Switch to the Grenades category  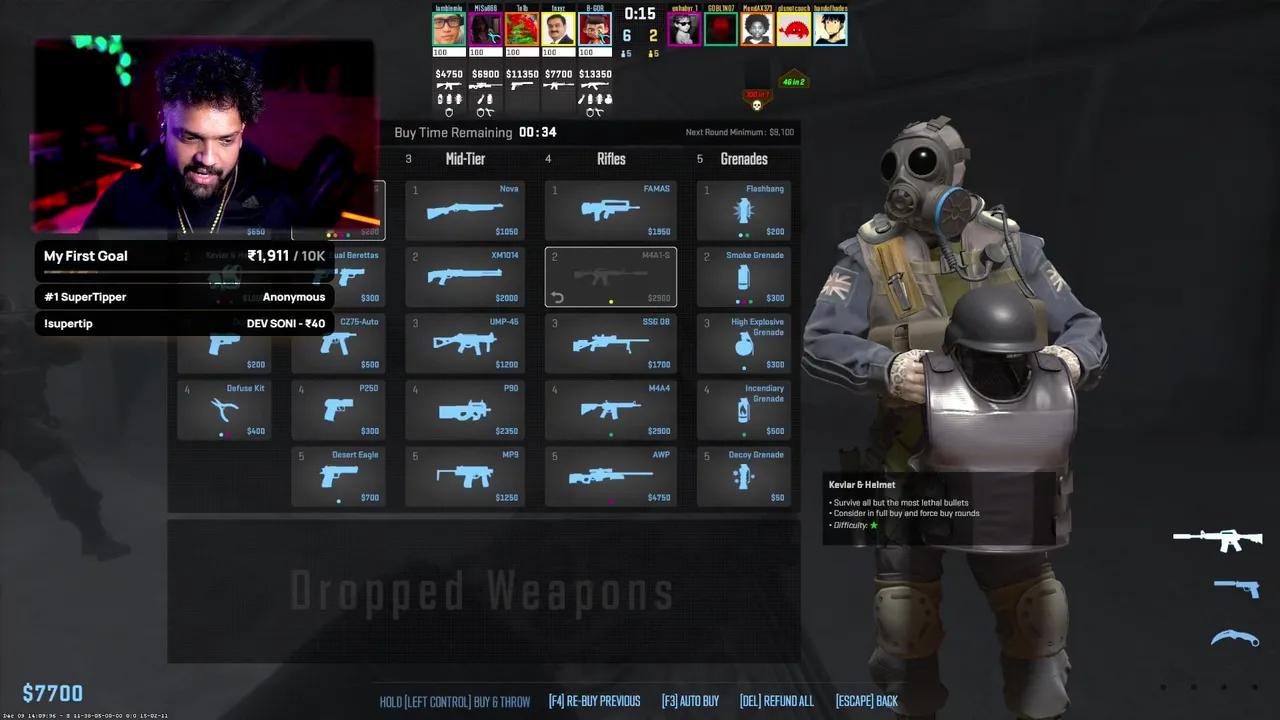(743, 159)
